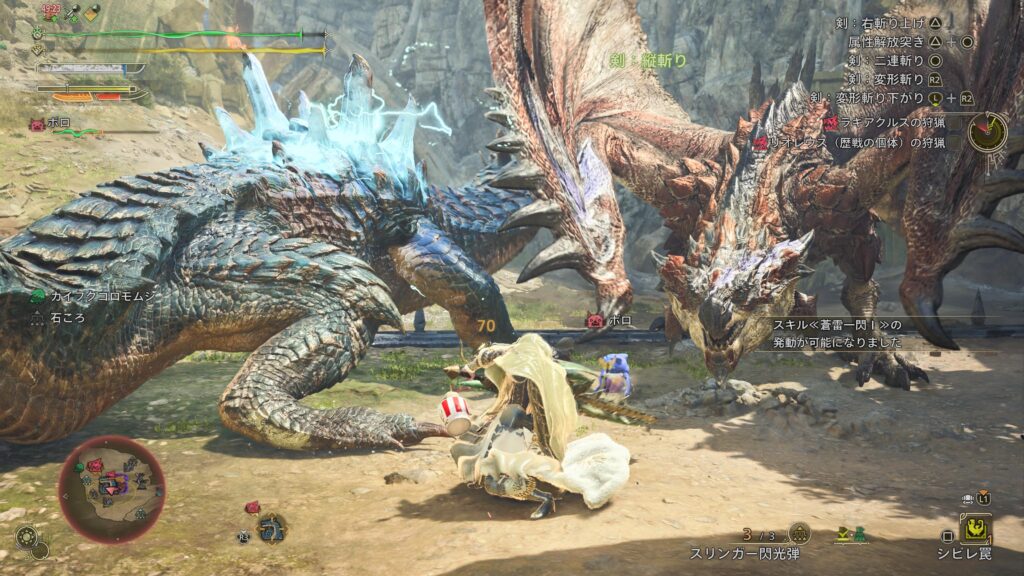Click the red monster icon beside Seikret icon
Image resolution: width=1024 pixels, height=576 pixels.
pos(252,508)
